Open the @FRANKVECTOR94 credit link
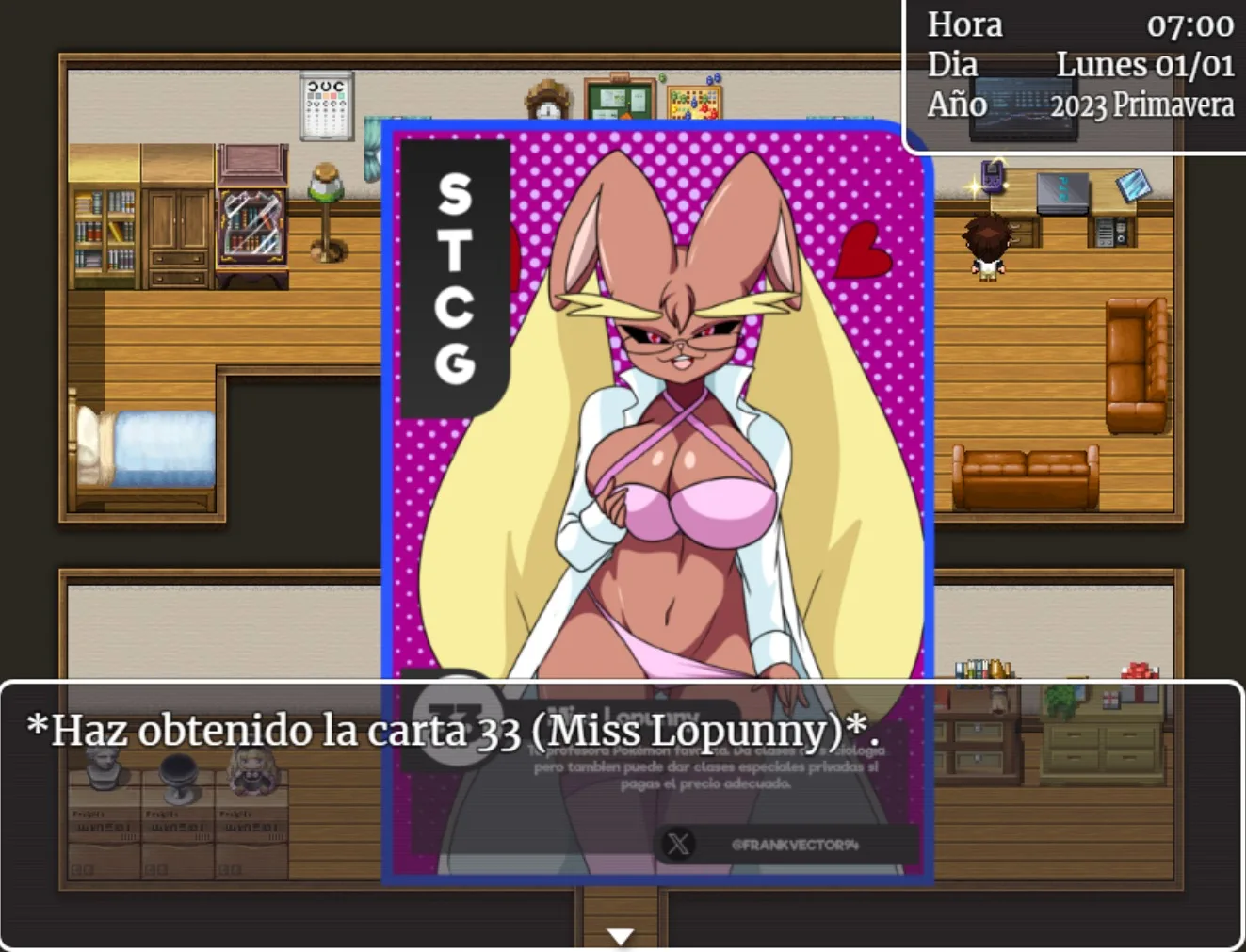Viewport: 1246px width, 952px height. [794, 845]
